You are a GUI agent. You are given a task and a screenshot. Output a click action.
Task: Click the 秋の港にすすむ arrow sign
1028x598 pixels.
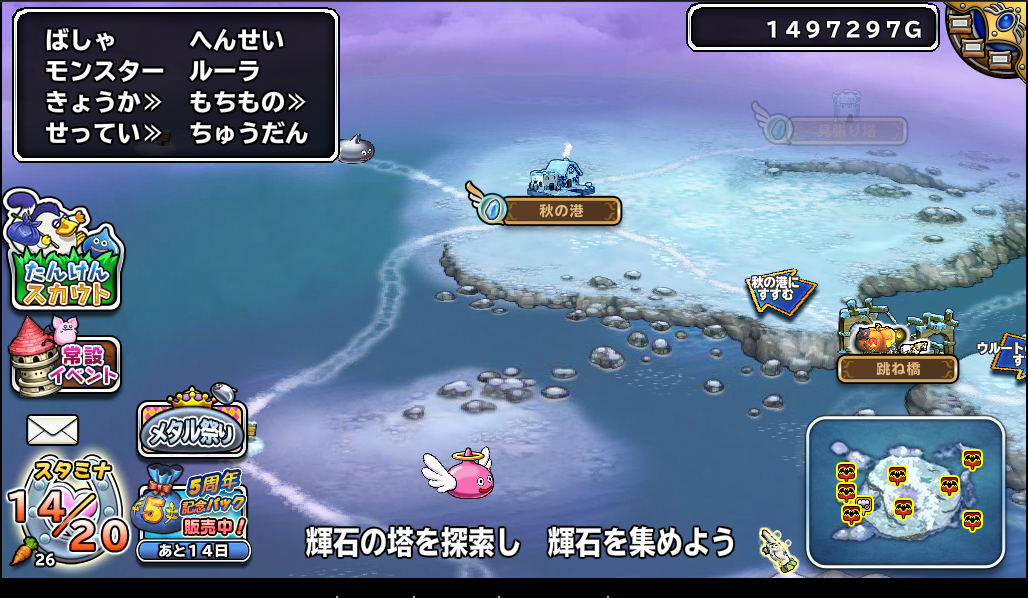coord(782,292)
